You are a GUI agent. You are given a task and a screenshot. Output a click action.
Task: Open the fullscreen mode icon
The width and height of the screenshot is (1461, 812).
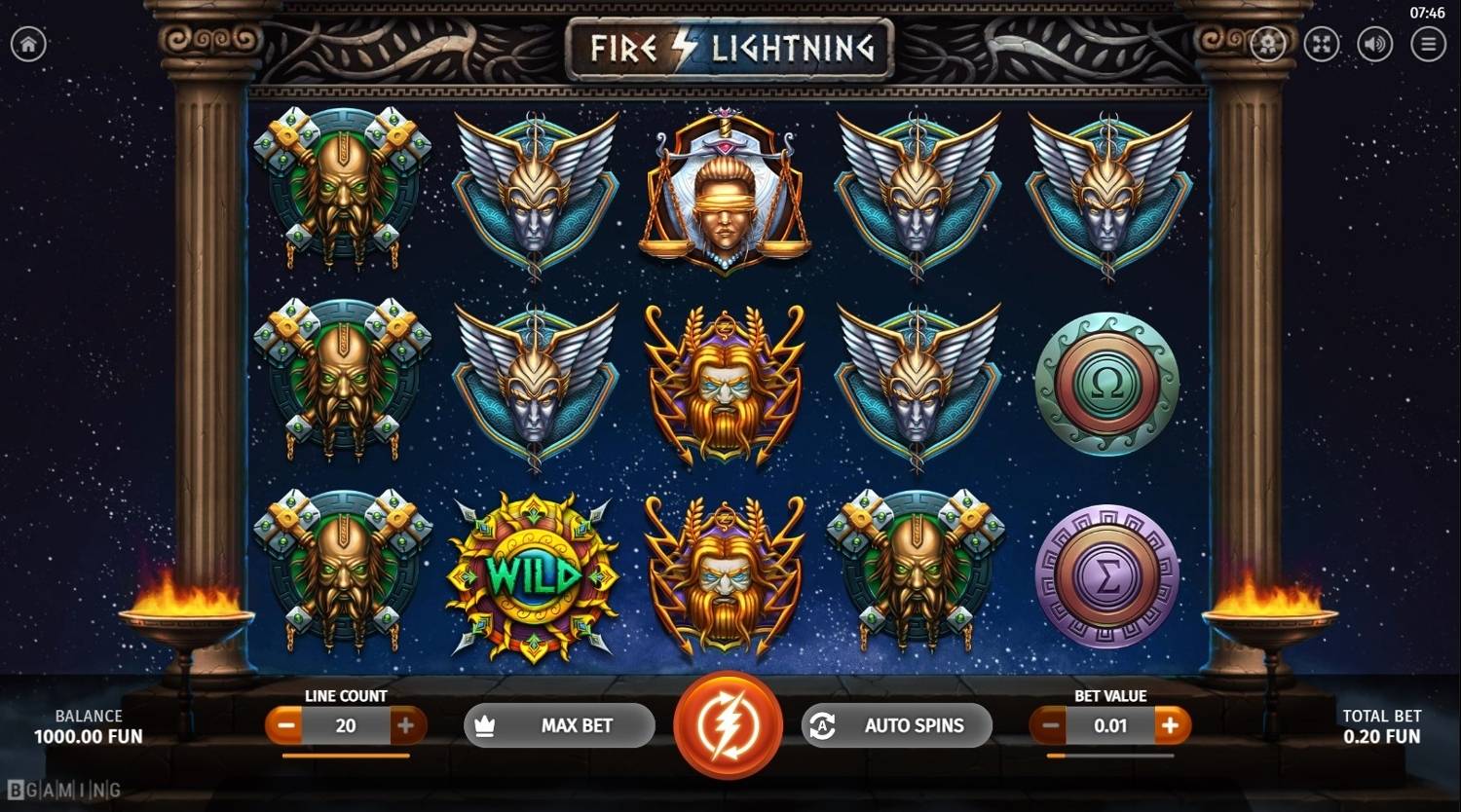coord(1321,44)
